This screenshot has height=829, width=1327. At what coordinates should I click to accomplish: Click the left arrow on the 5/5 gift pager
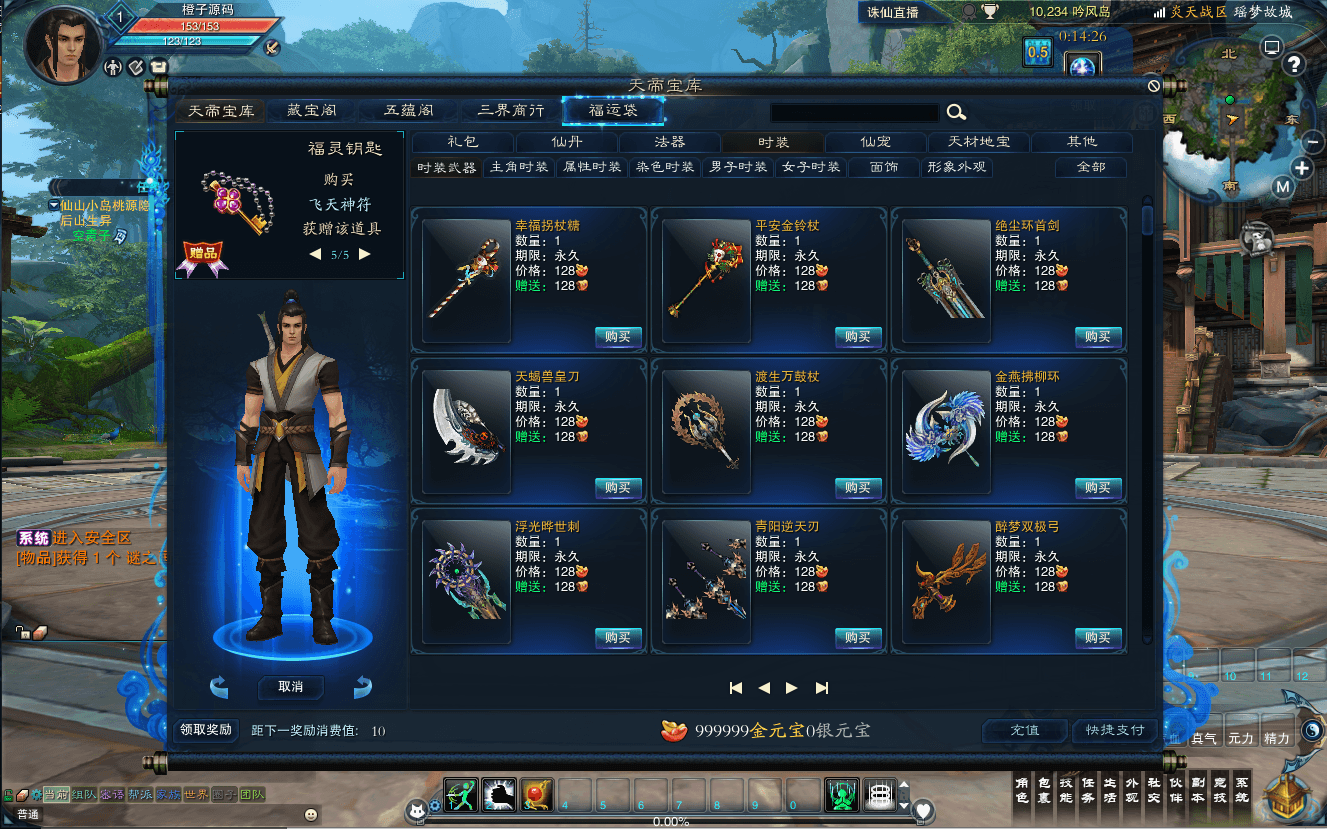316,254
